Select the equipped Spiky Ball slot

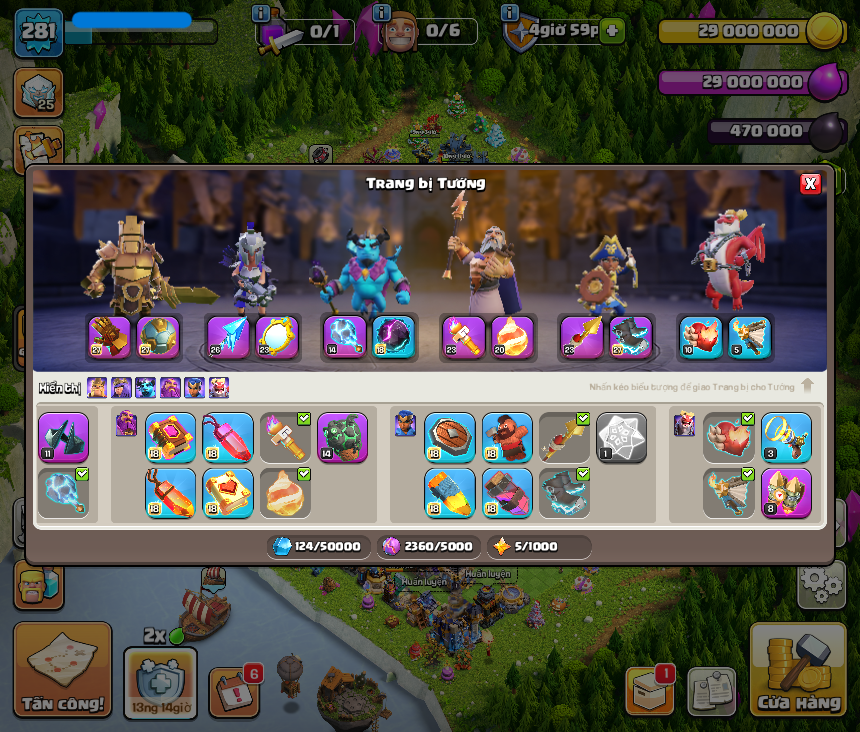(x=158, y=338)
